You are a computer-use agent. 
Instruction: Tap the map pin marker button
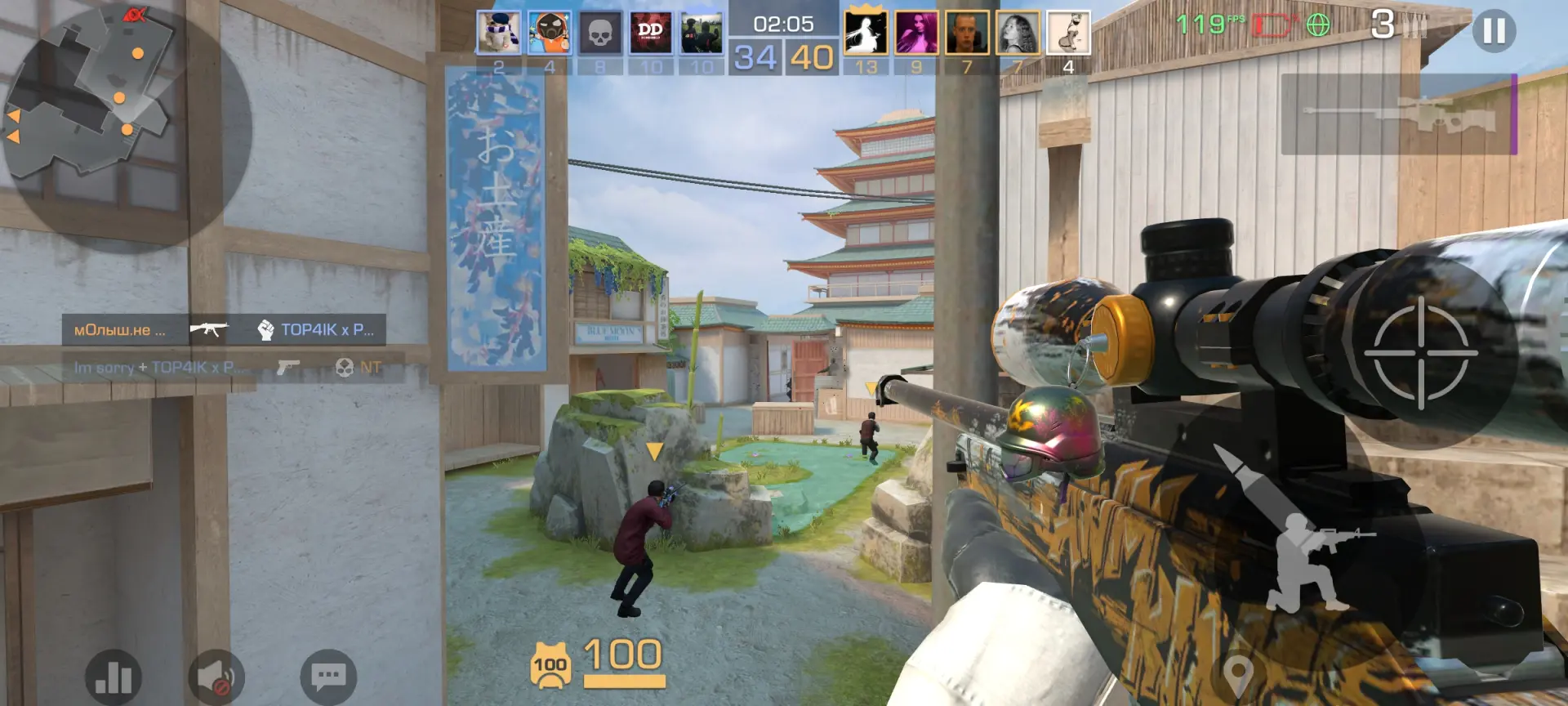pyautogui.click(x=1238, y=674)
